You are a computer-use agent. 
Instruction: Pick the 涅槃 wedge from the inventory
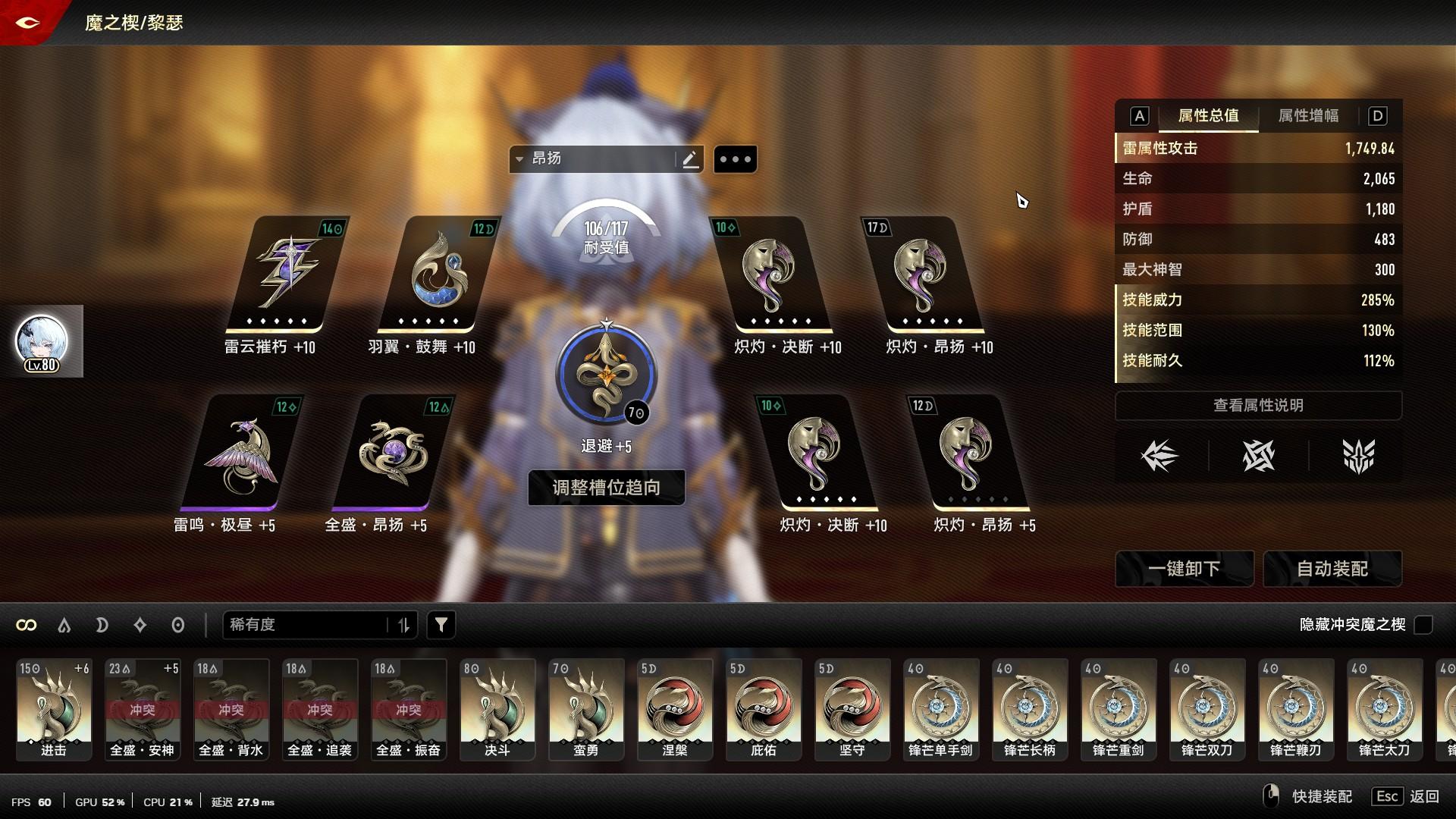(675, 709)
